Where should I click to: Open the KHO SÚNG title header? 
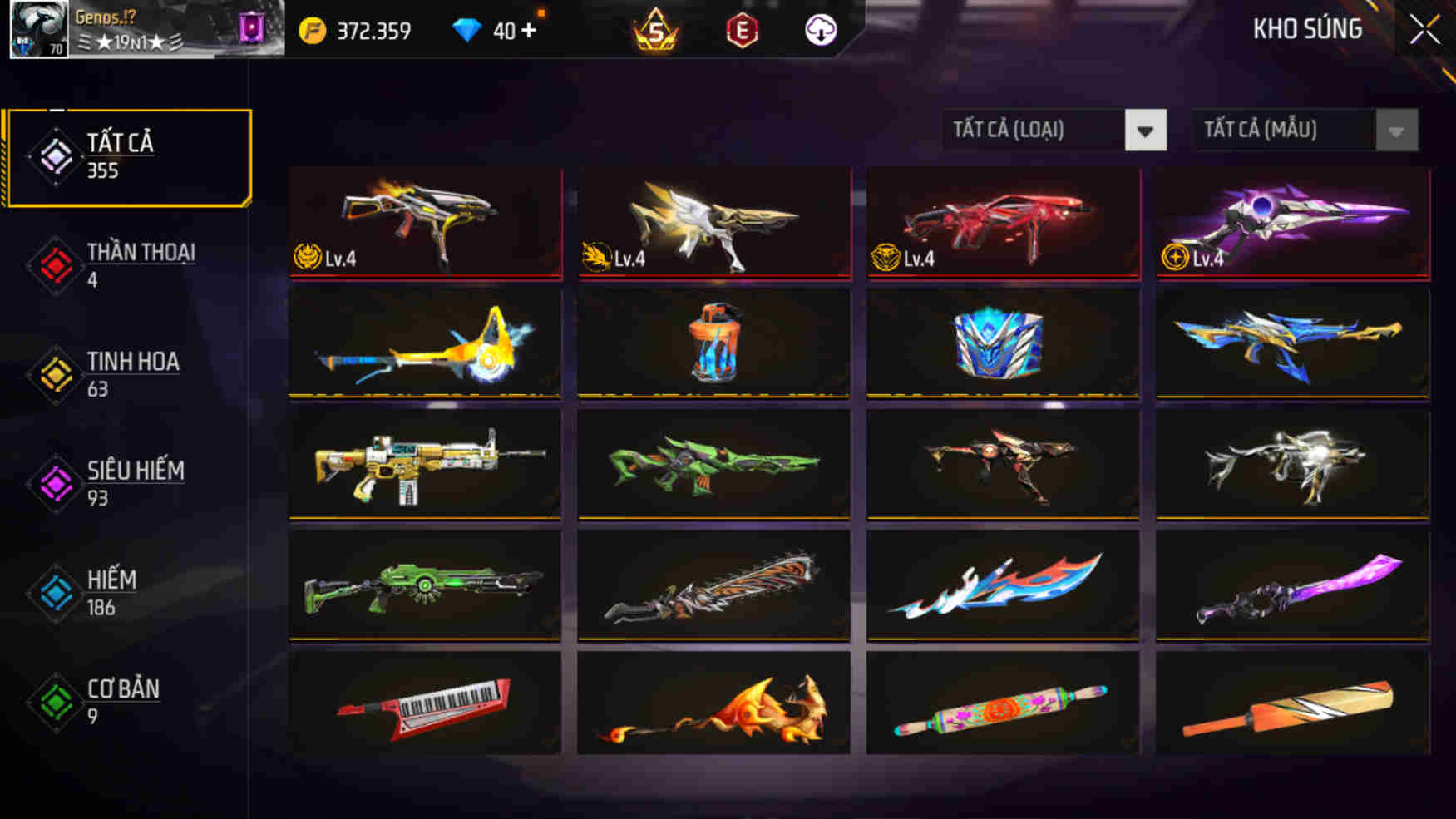click(1307, 28)
